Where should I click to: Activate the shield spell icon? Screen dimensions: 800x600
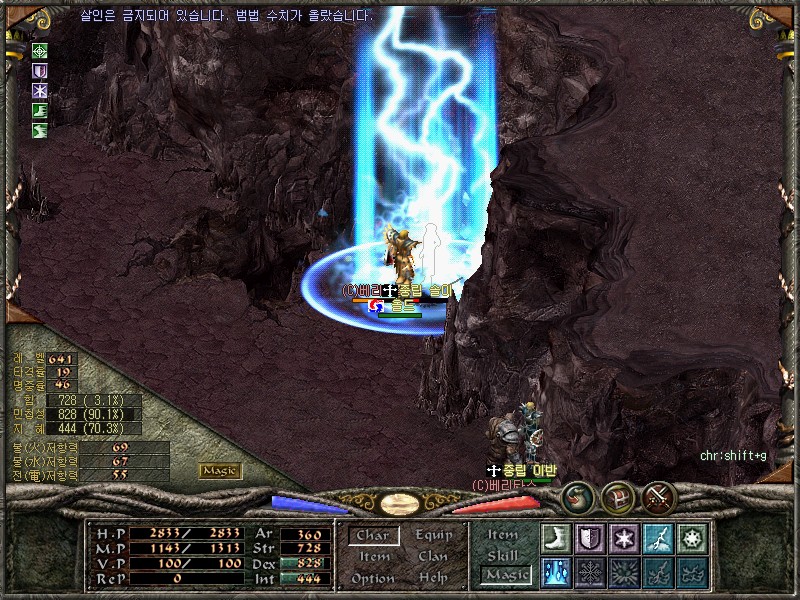(x=590, y=539)
